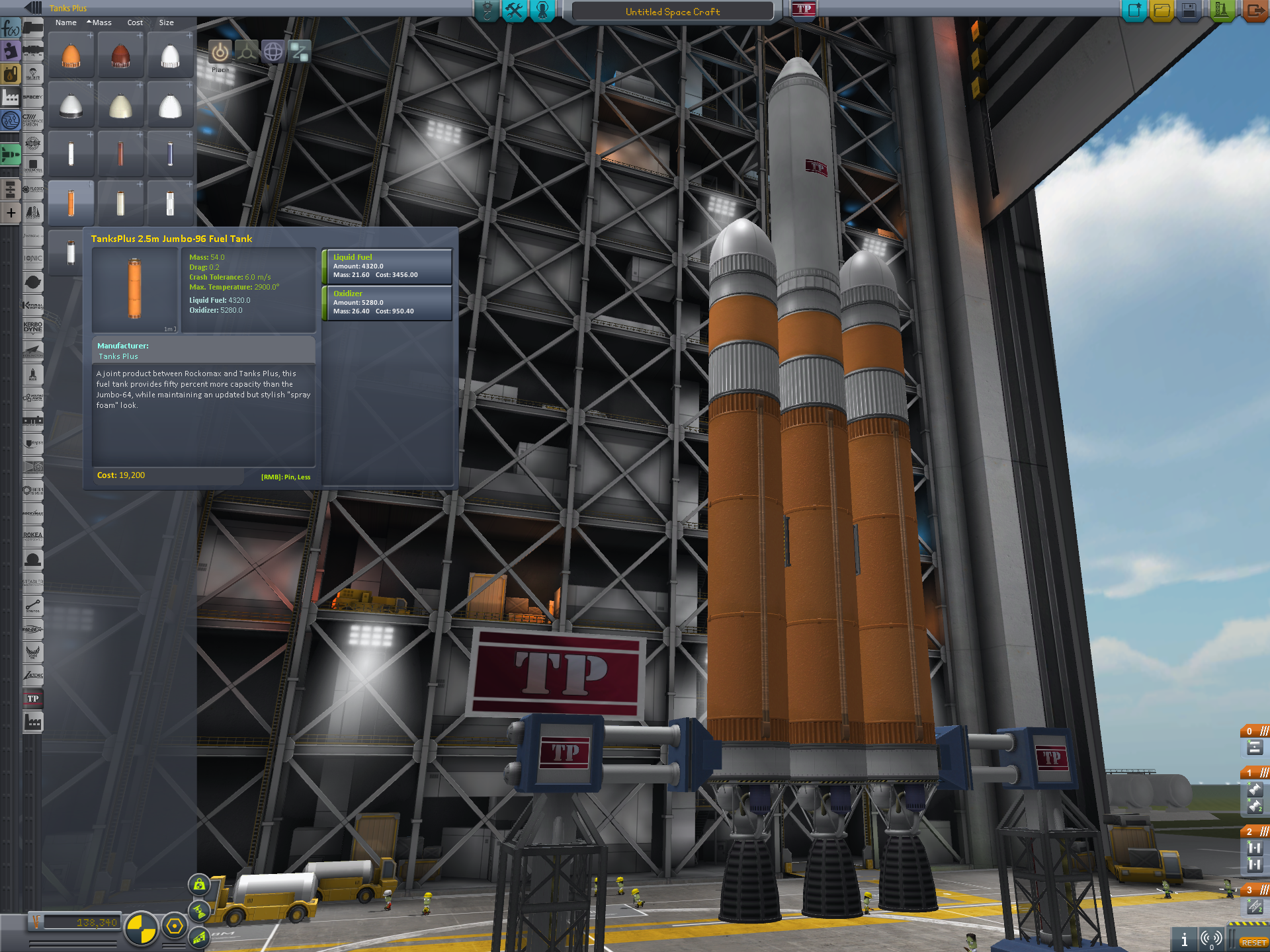
Task: Toggle the center of mass overlay
Action: pyautogui.click(x=141, y=927)
